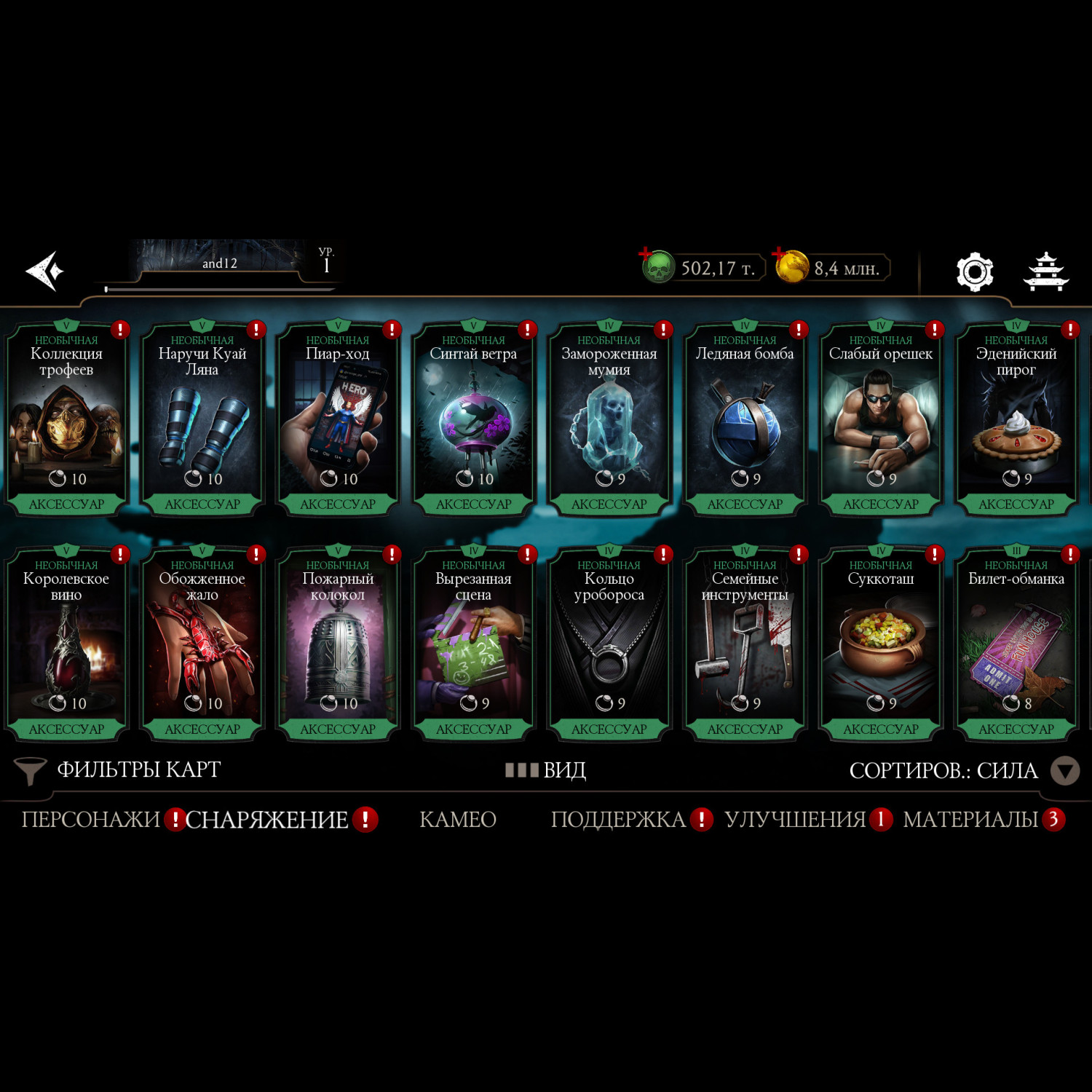
Task: Switch to the КАМЕО tab
Action: click(x=458, y=820)
